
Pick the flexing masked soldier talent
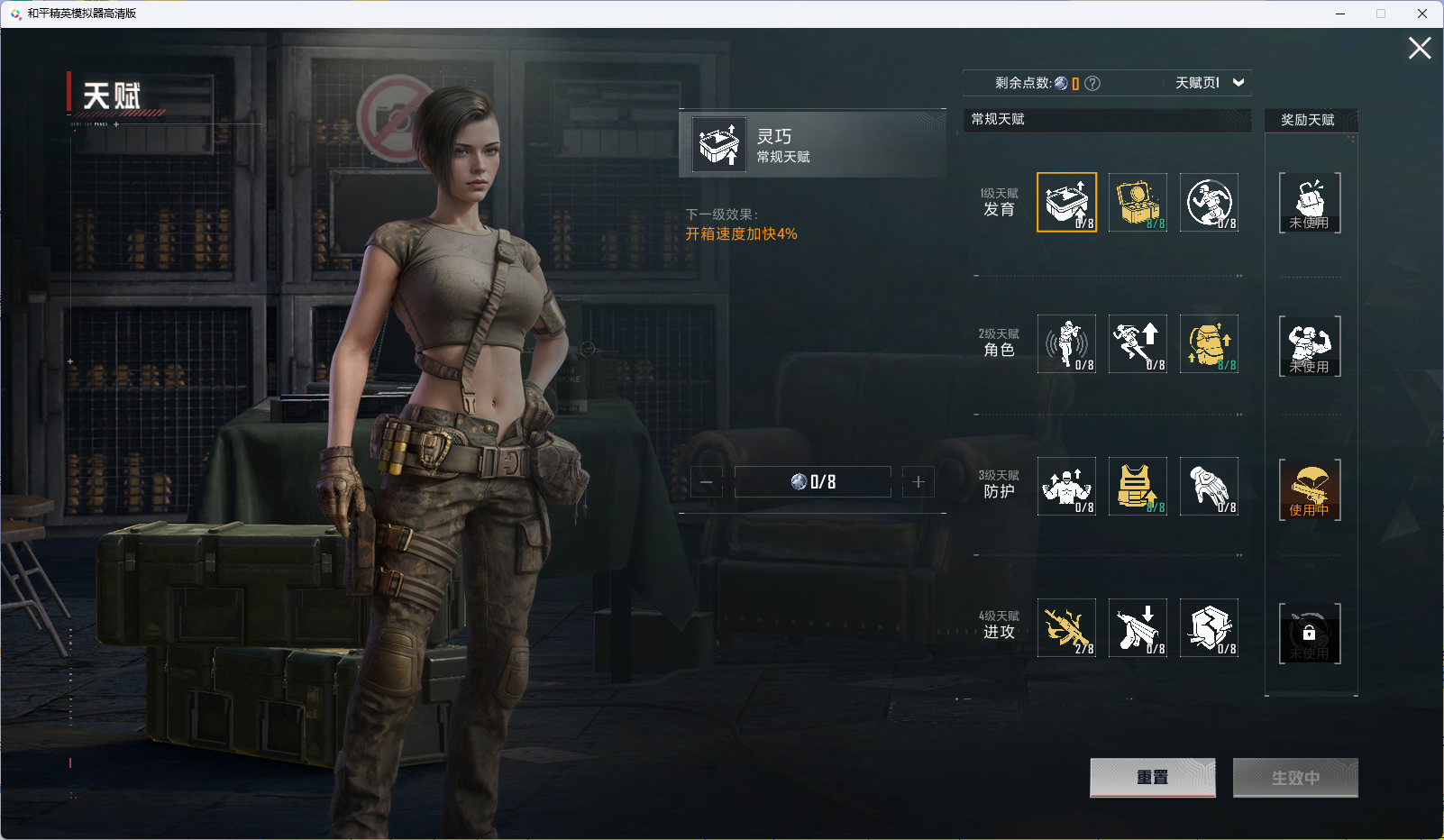click(x=1066, y=486)
